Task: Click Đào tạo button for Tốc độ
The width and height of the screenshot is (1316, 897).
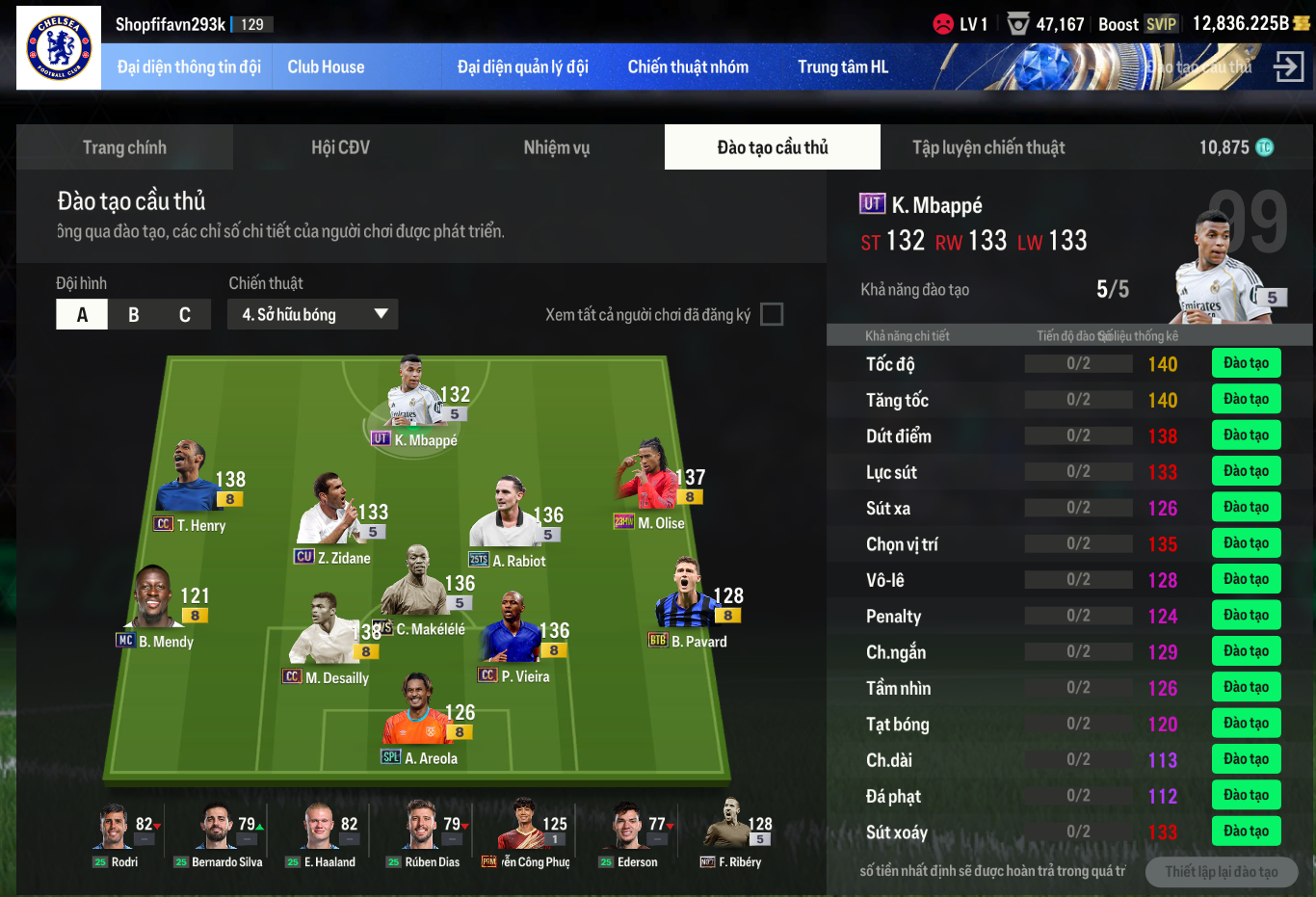Action: (1246, 363)
